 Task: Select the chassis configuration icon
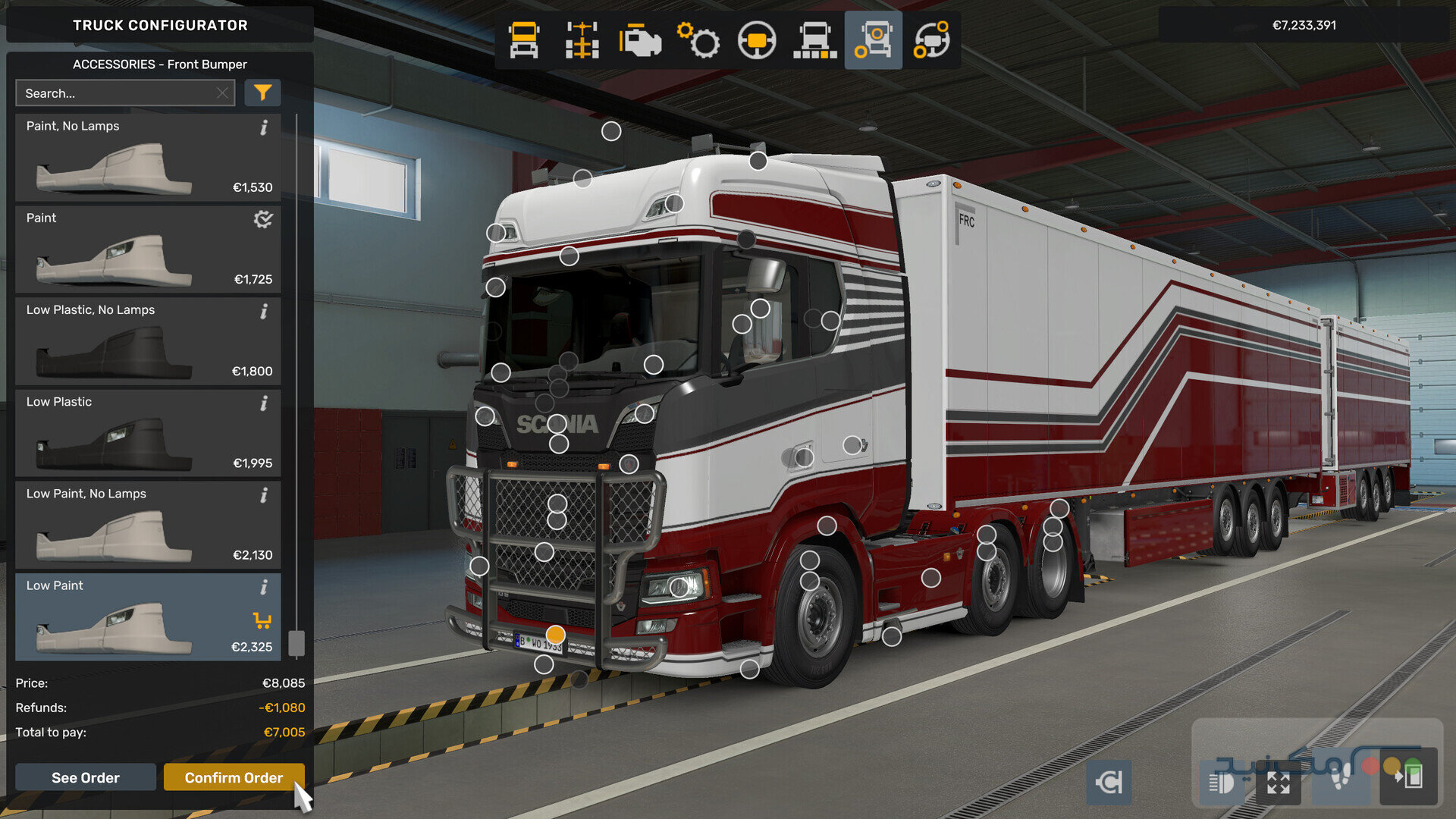click(580, 40)
